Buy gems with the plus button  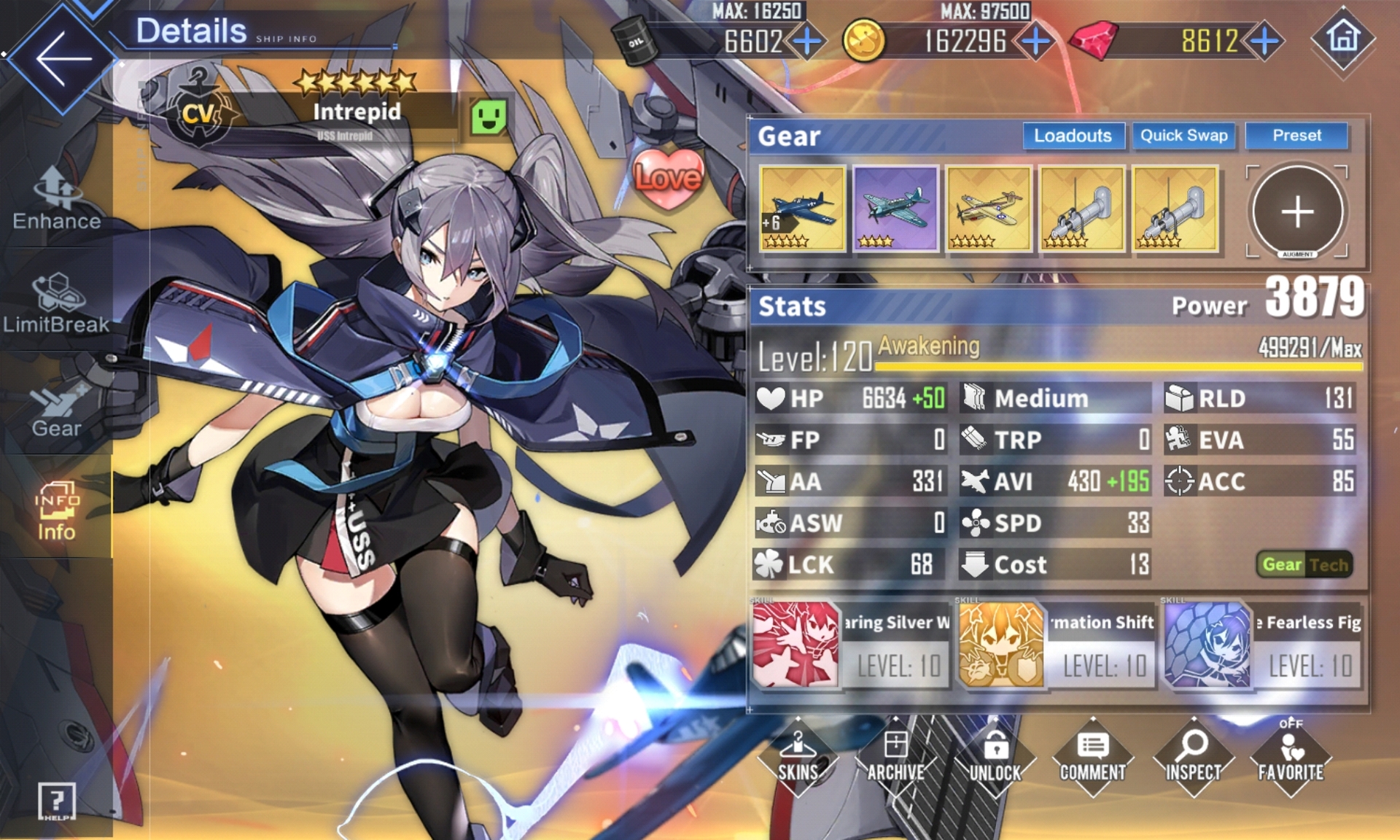1265,42
